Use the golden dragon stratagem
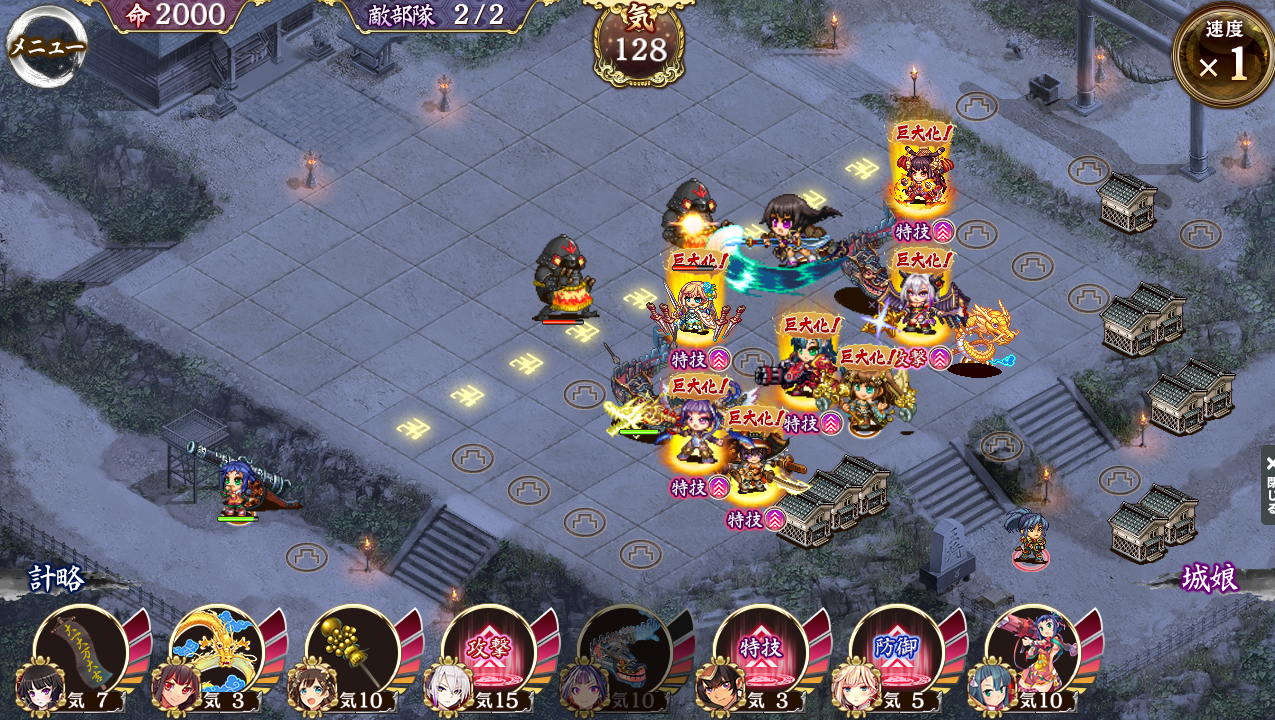The height and width of the screenshot is (721, 1275). [x=216, y=652]
